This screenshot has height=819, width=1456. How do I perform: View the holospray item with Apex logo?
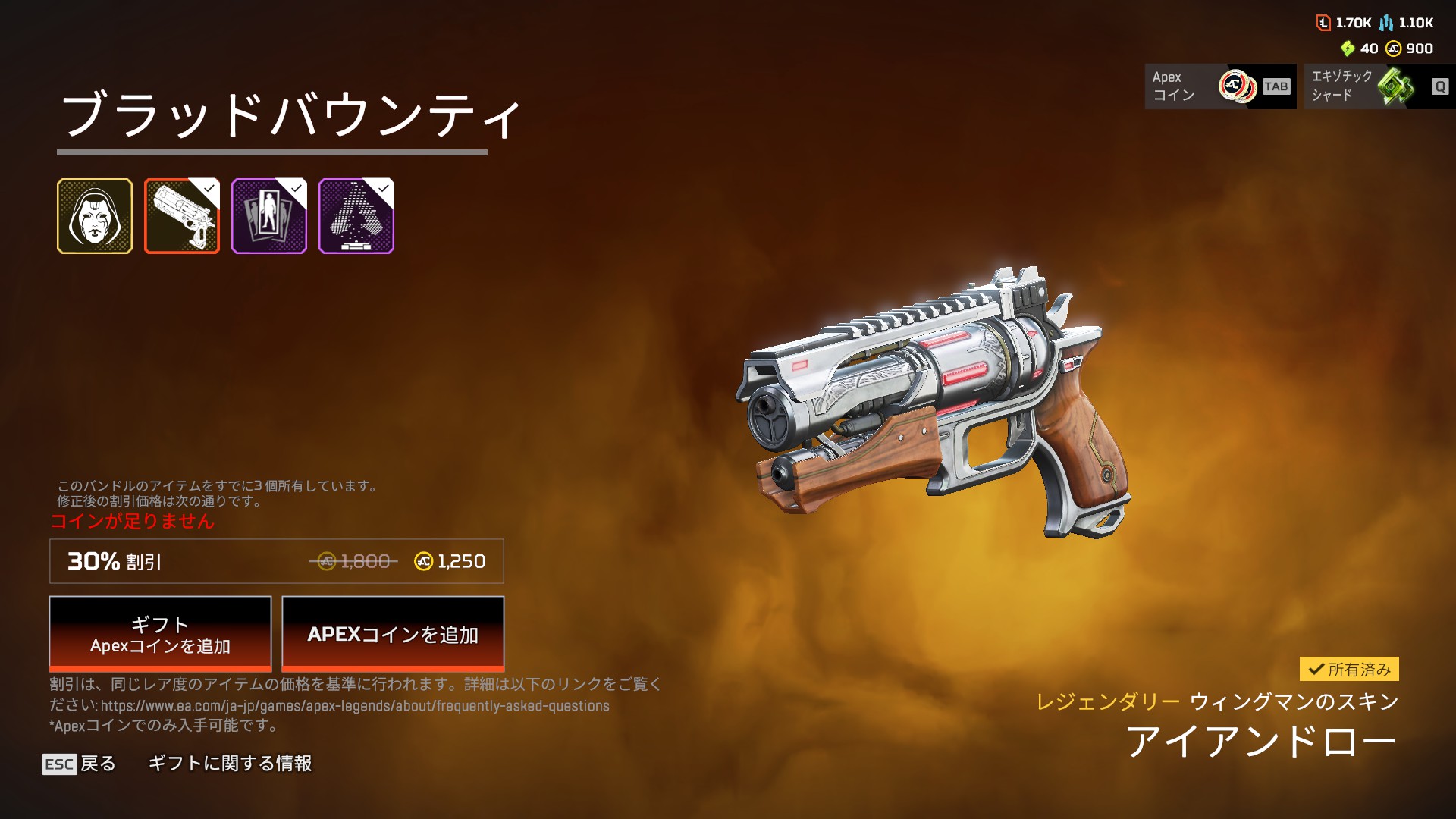click(356, 216)
